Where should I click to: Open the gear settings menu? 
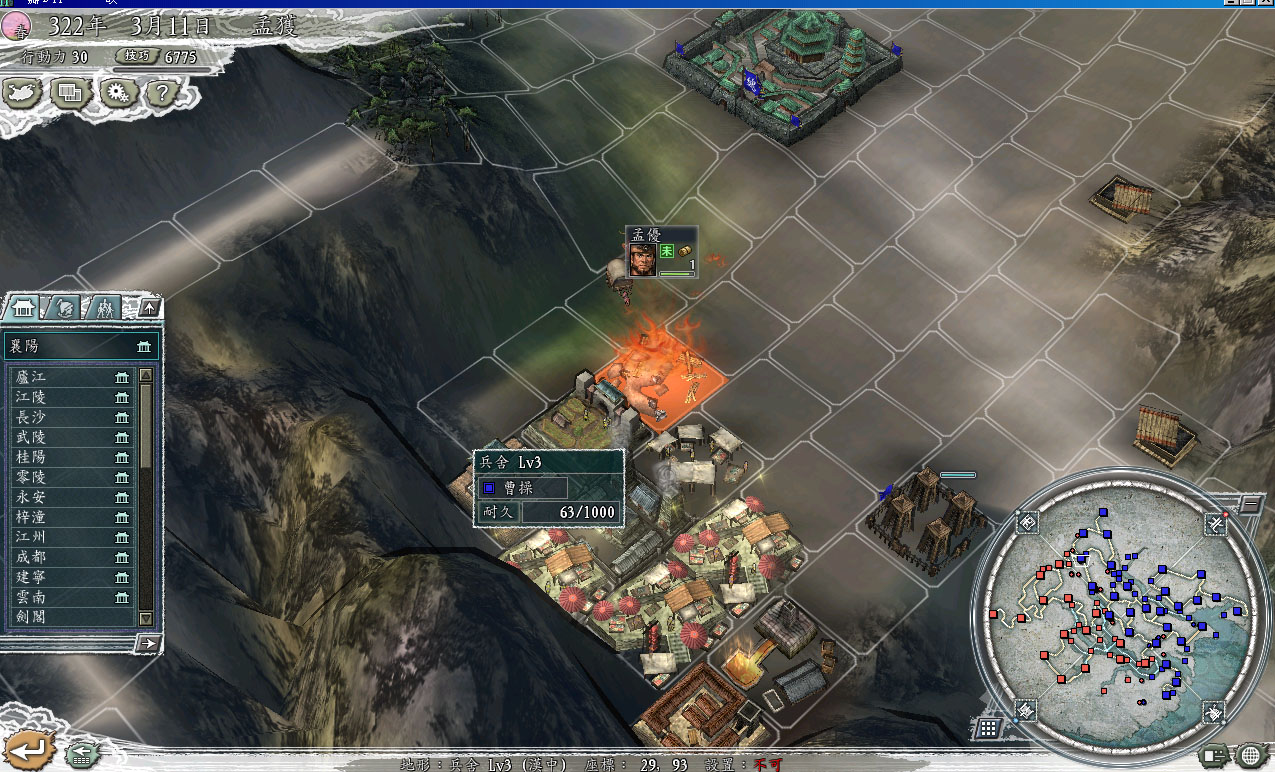pos(117,93)
